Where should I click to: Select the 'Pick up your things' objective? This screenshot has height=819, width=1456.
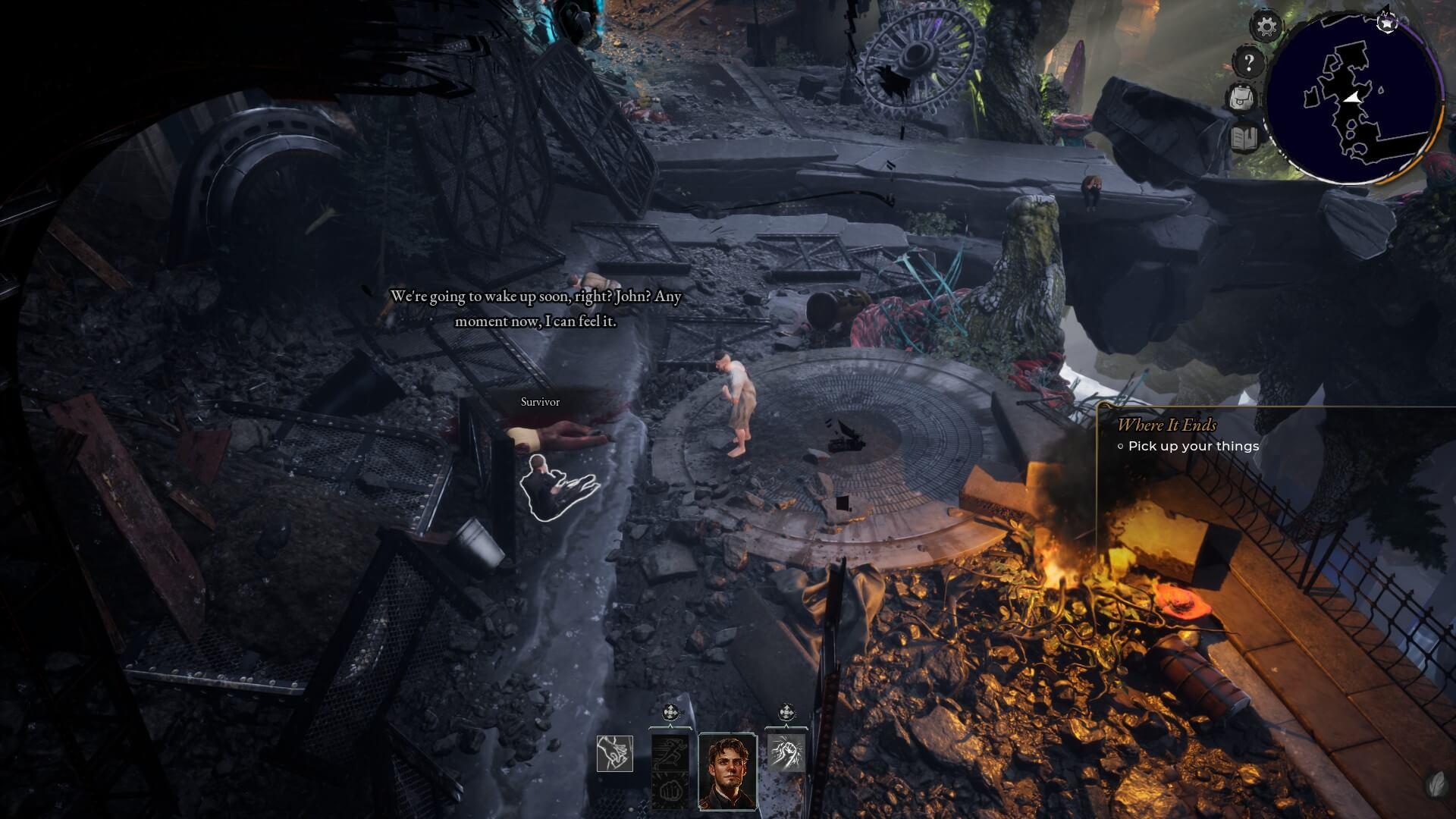pos(1193,446)
